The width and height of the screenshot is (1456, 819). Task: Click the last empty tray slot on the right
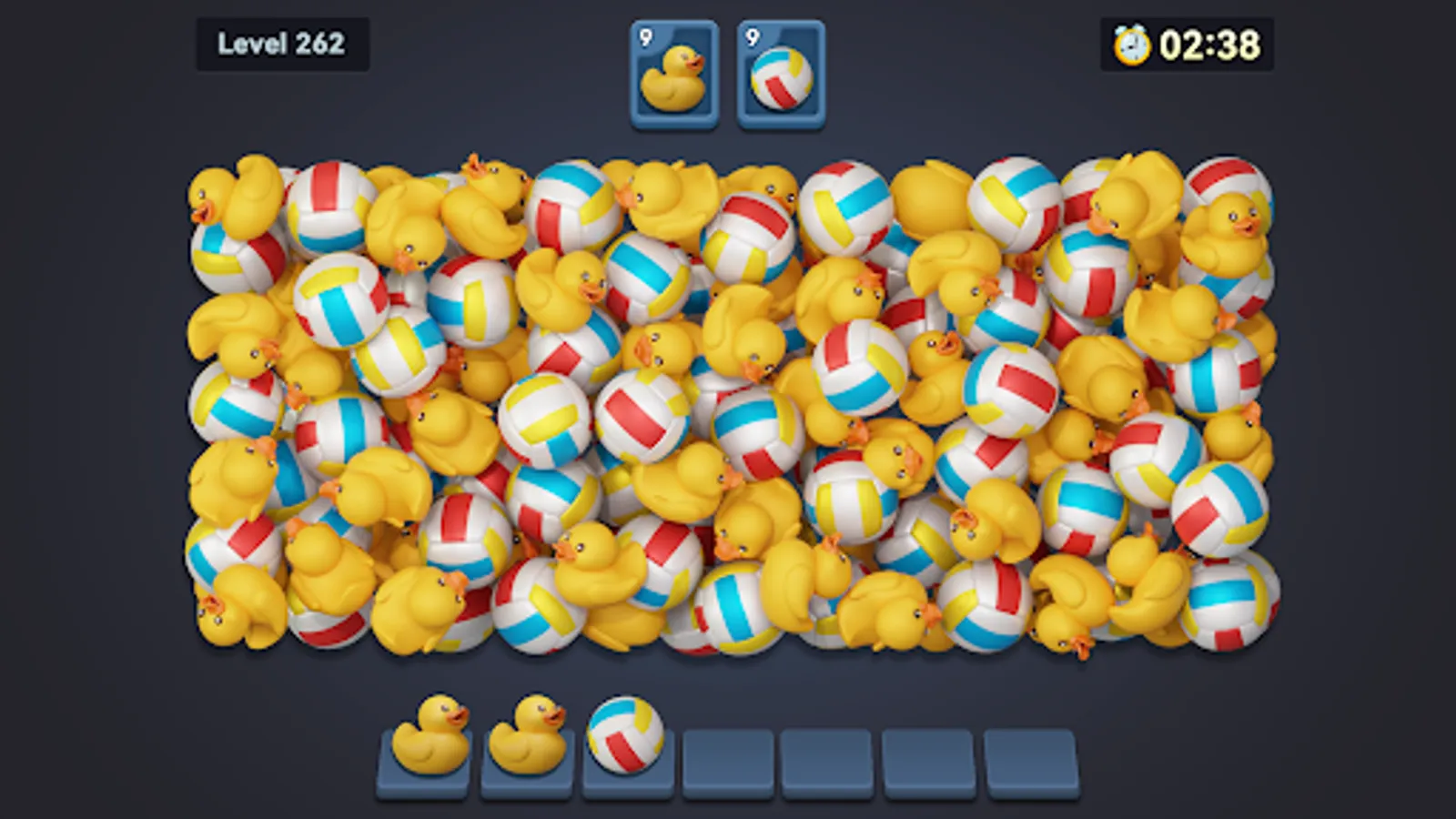click(x=1030, y=755)
